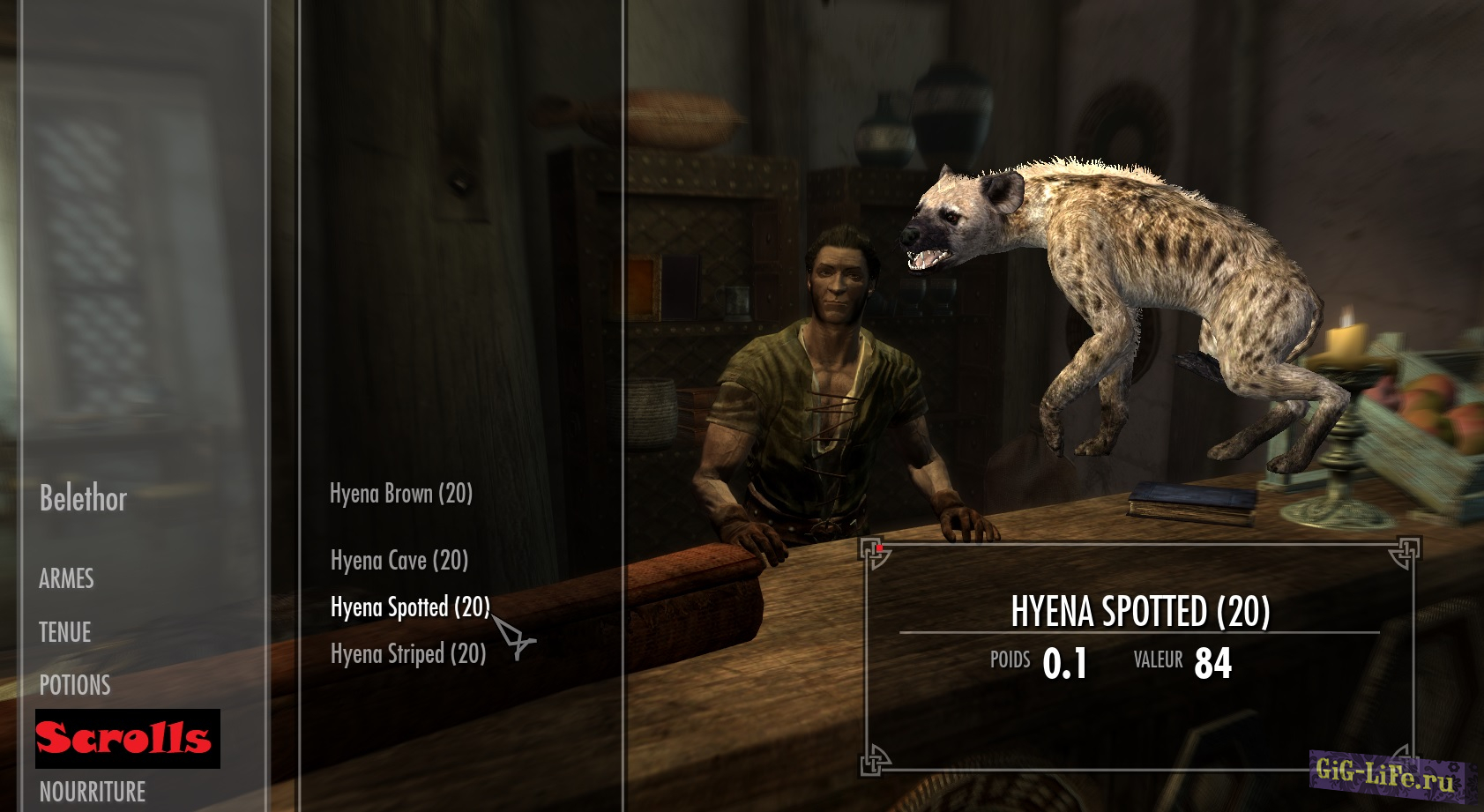The image size is (1484, 812).
Task: Open the ARMES category
Action: click(x=66, y=579)
